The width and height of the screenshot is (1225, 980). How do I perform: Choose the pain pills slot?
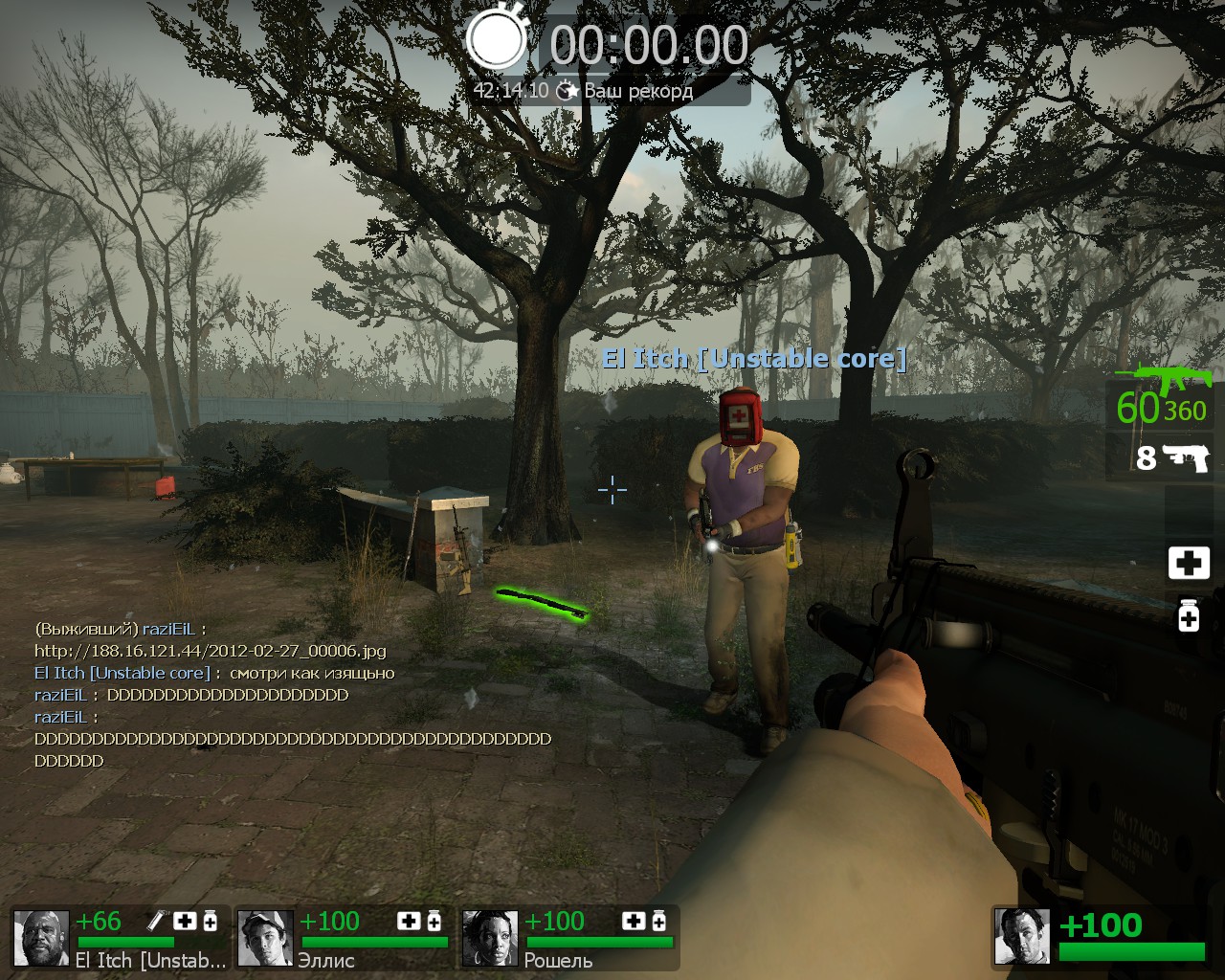click(x=1189, y=614)
